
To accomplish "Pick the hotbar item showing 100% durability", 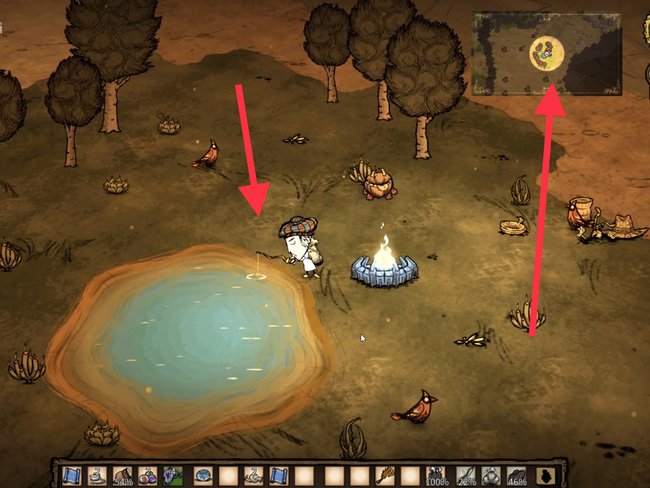I will coord(436,474).
